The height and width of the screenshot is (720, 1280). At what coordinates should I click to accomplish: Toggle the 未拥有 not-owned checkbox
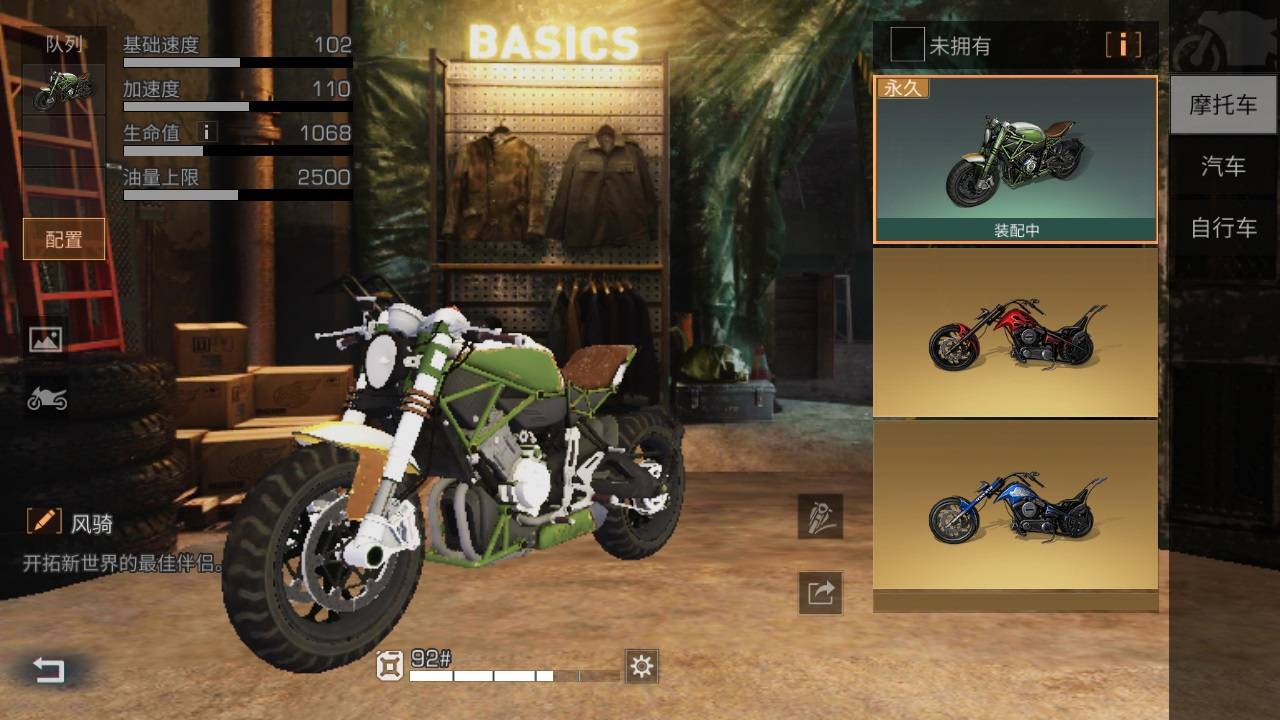pyautogui.click(x=907, y=45)
